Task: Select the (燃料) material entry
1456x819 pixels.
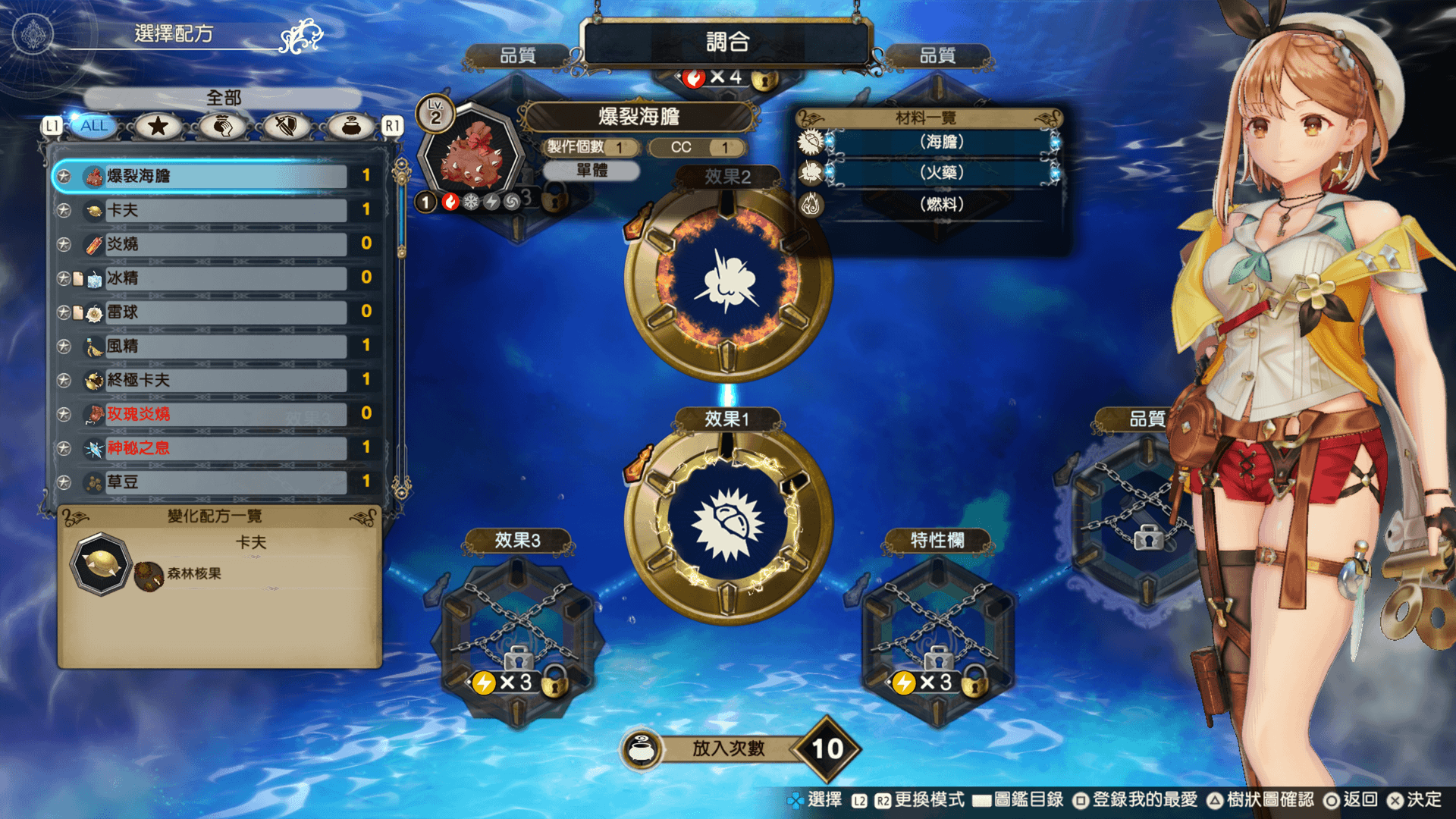Action: [x=941, y=205]
